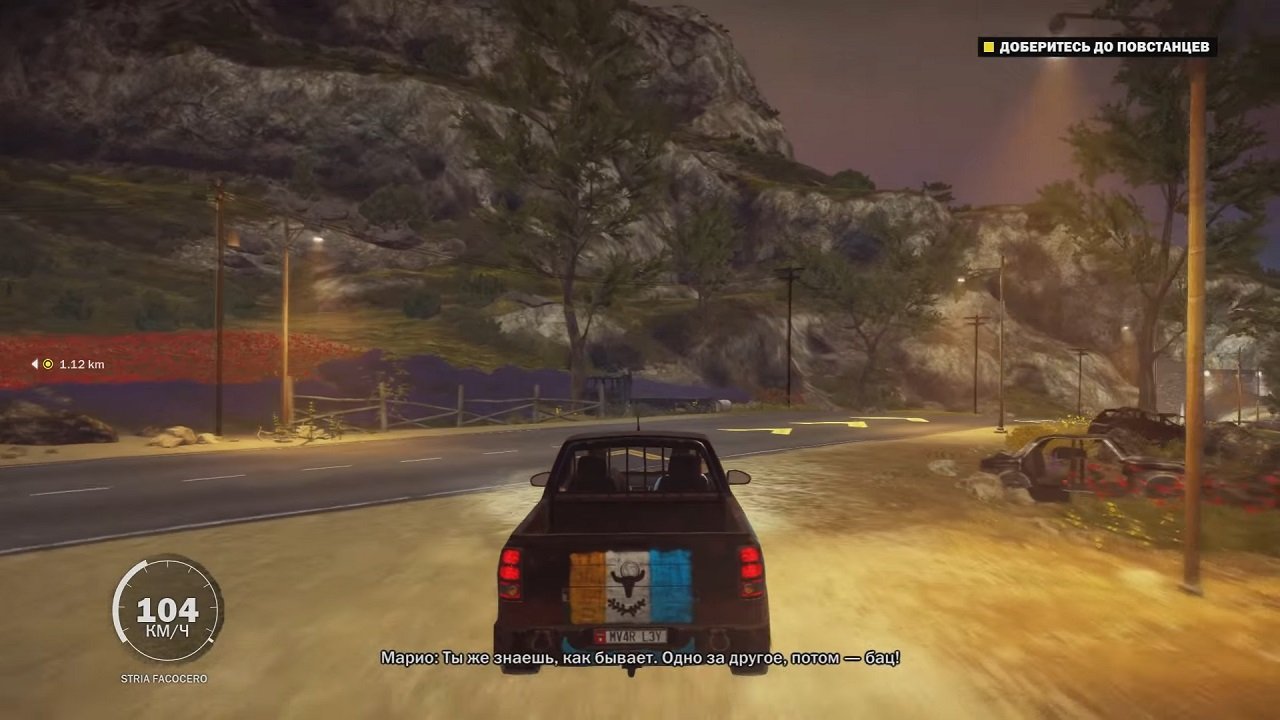Expand the 1.12 km distance indicator

72,364
